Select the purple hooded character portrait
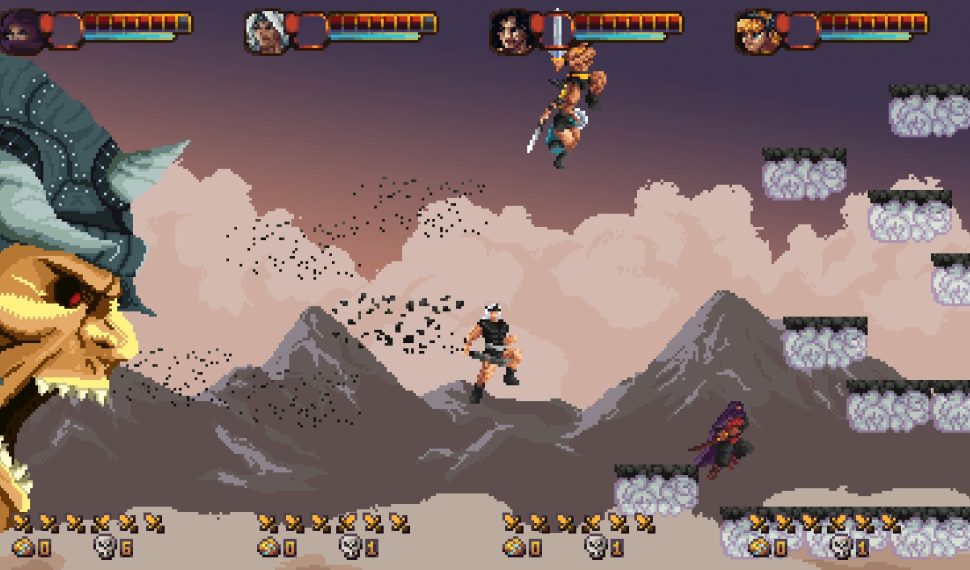Viewport: 970px width, 570px height. click(22, 32)
